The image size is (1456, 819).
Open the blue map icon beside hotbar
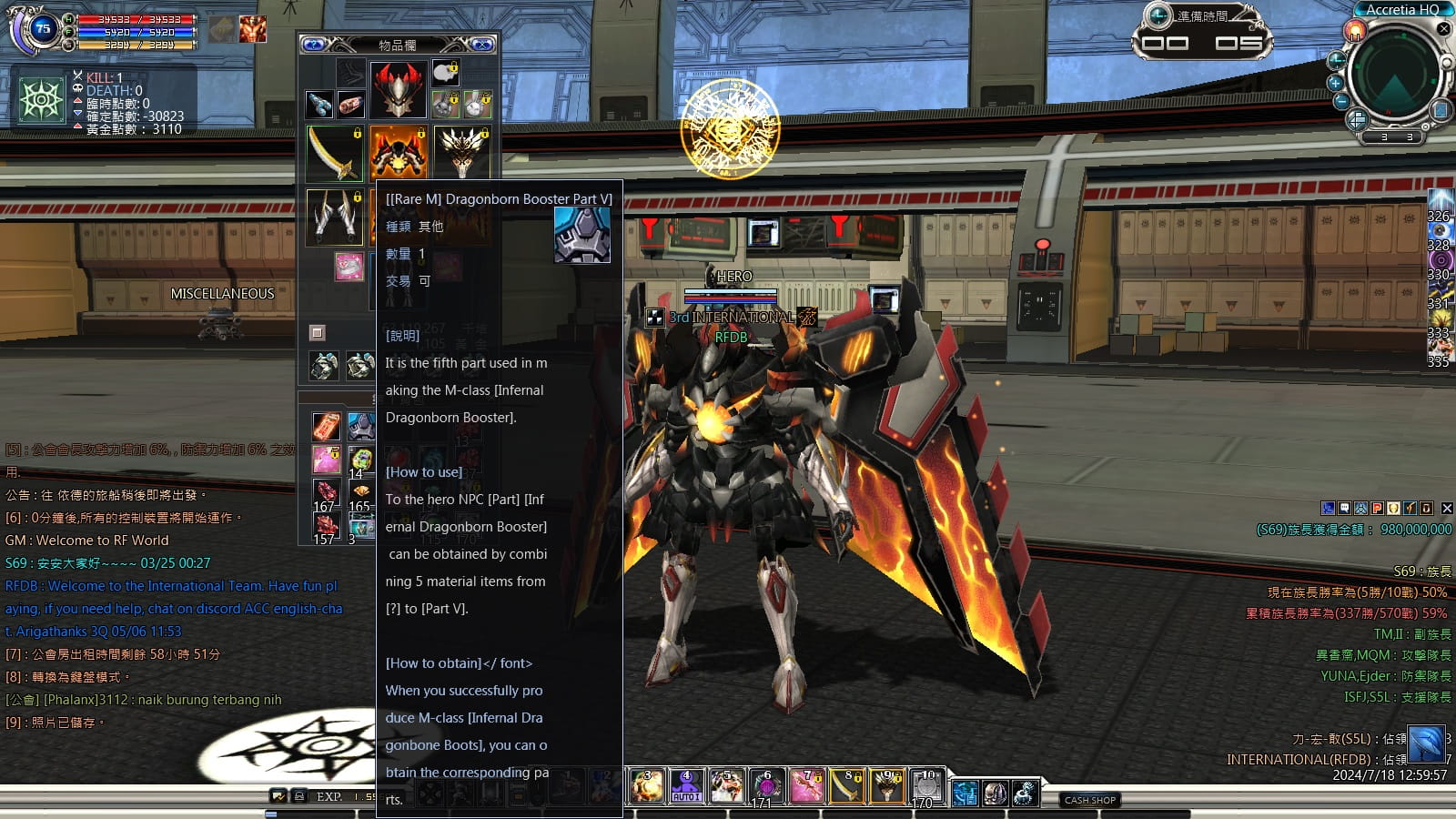click(x=965, y=794)
